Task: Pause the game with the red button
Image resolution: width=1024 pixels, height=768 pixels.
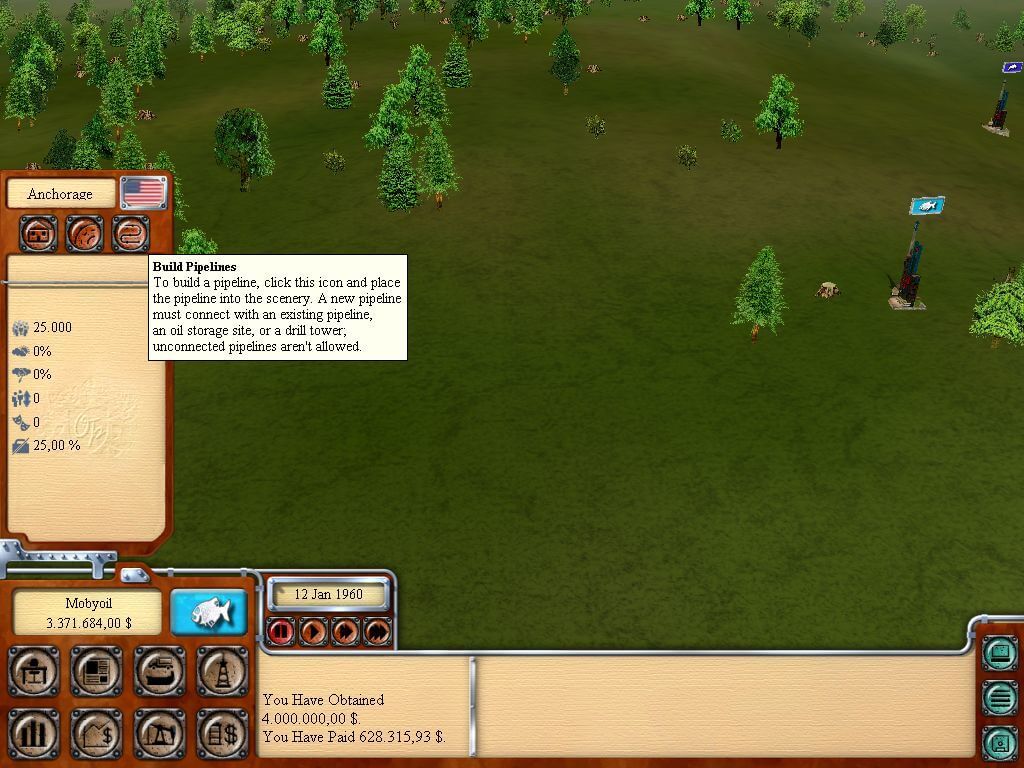Action: pos(281,631)
